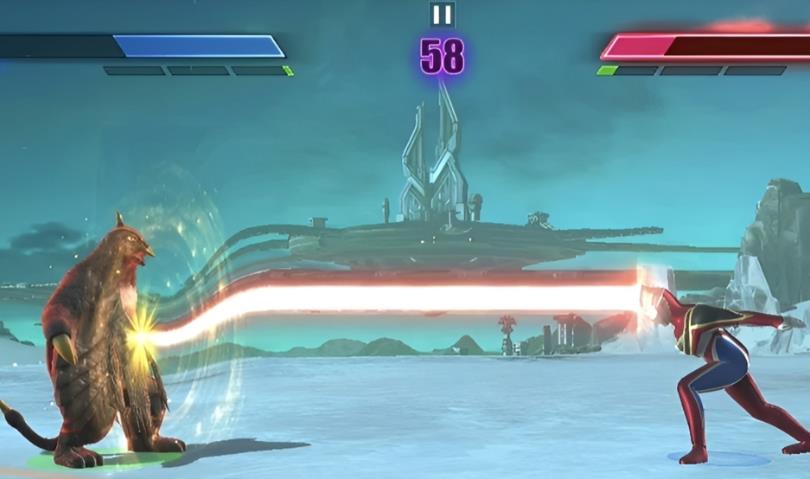Image resolution: width=810 pixels, height=479 pixels.
Task: Pause the fight with the pause button
Action: pyautogui.click(x=441, y=14)
